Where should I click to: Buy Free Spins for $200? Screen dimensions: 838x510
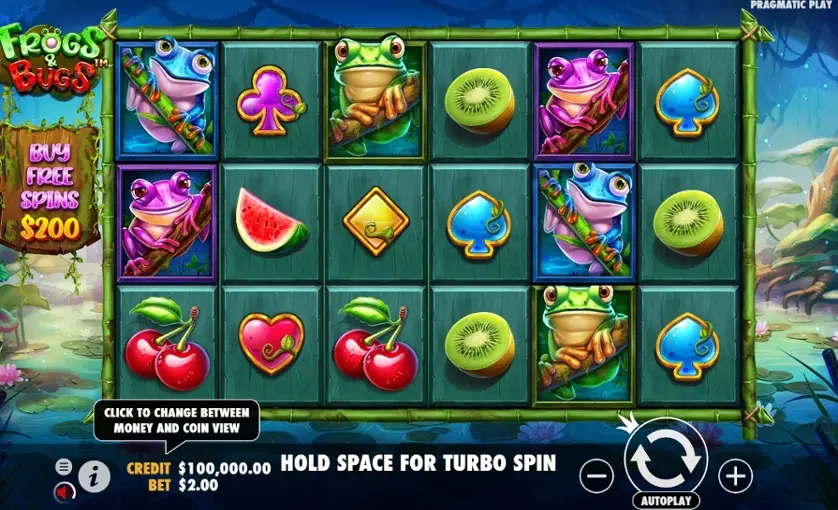click(50, 190)
